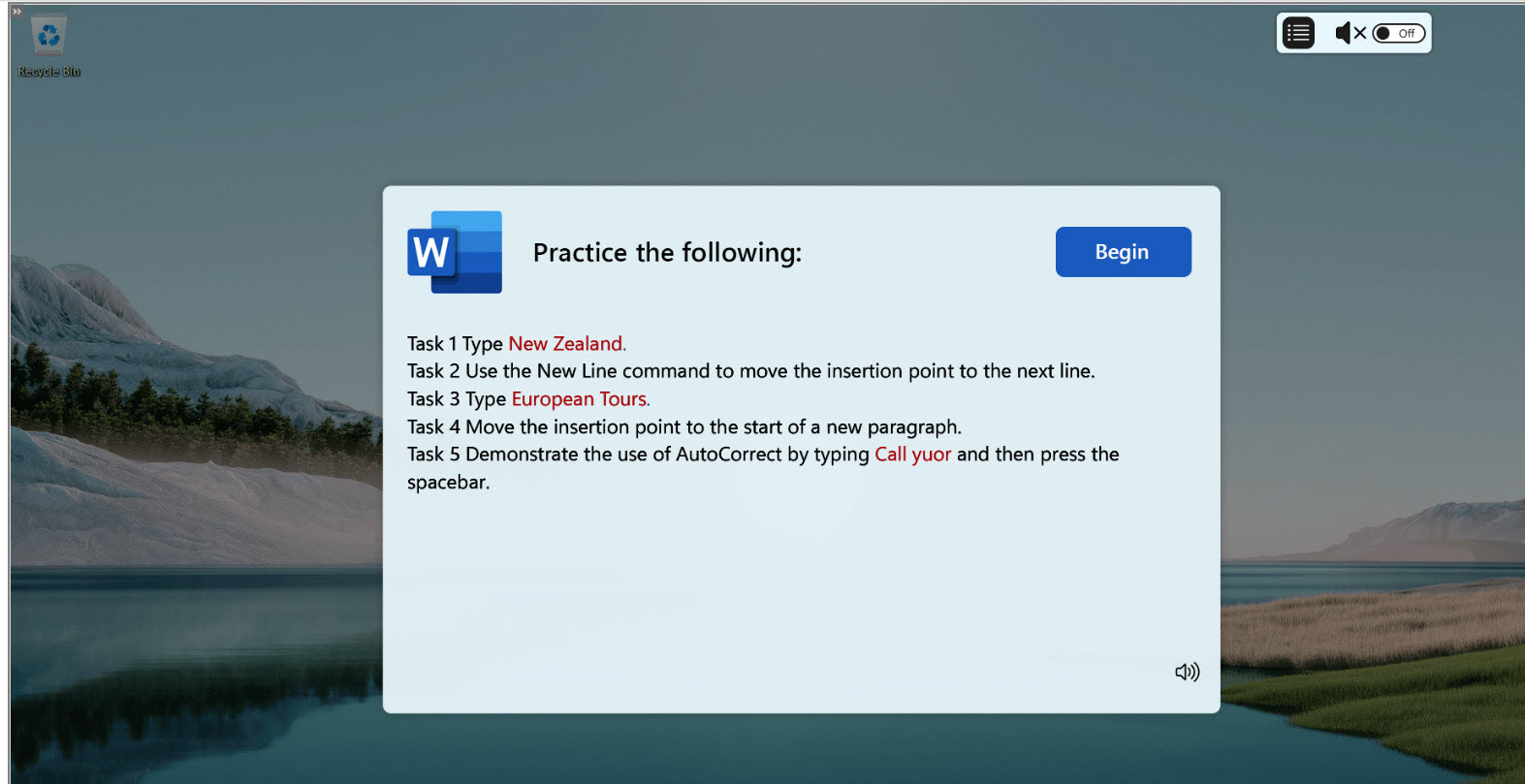Select the Task 2 New Line instruction

[751, 370]
